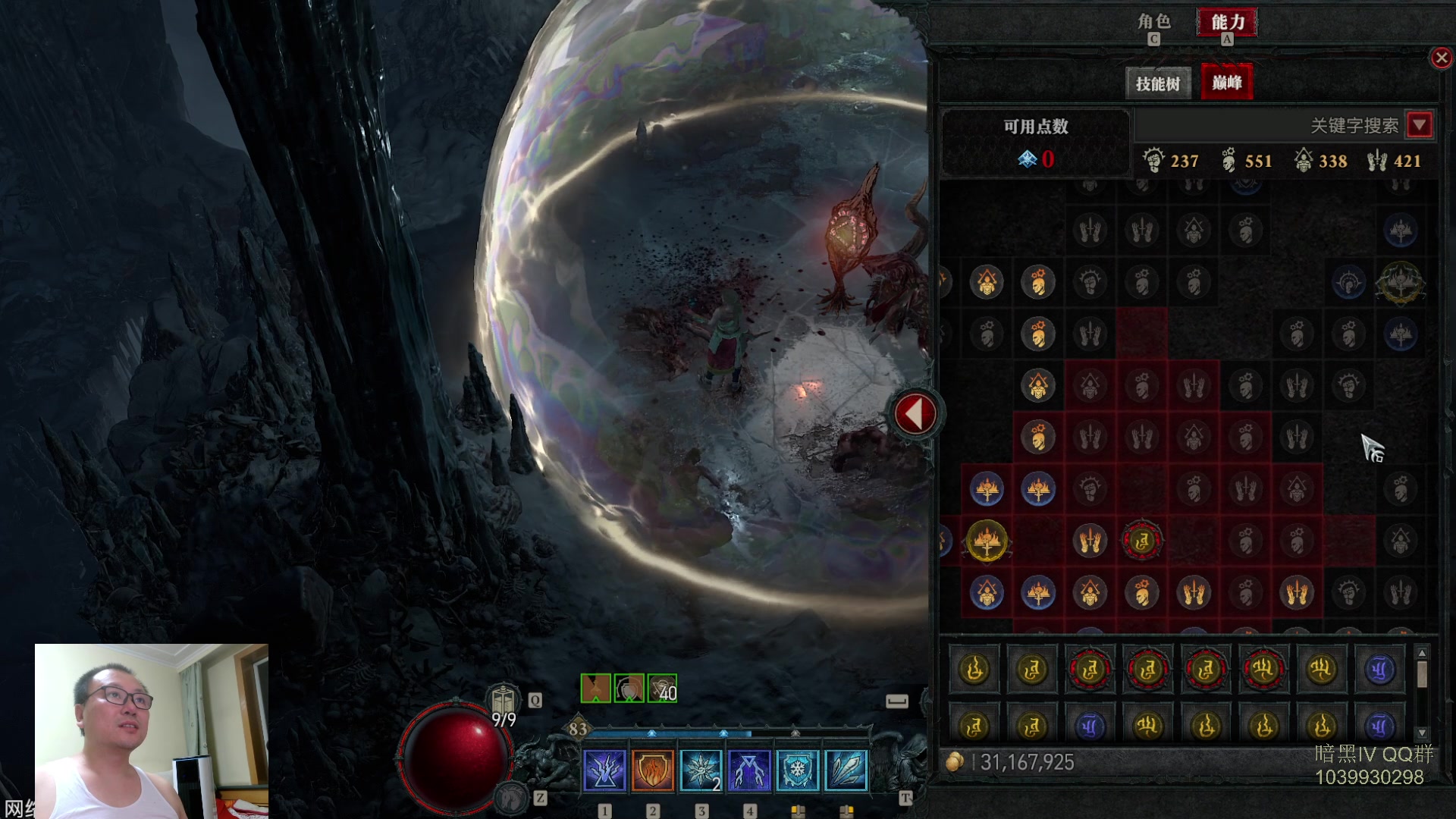1456x819 pixels.
Task: Switch to the 巅峰 paragon tab
Action: [x=1226, y=83]
